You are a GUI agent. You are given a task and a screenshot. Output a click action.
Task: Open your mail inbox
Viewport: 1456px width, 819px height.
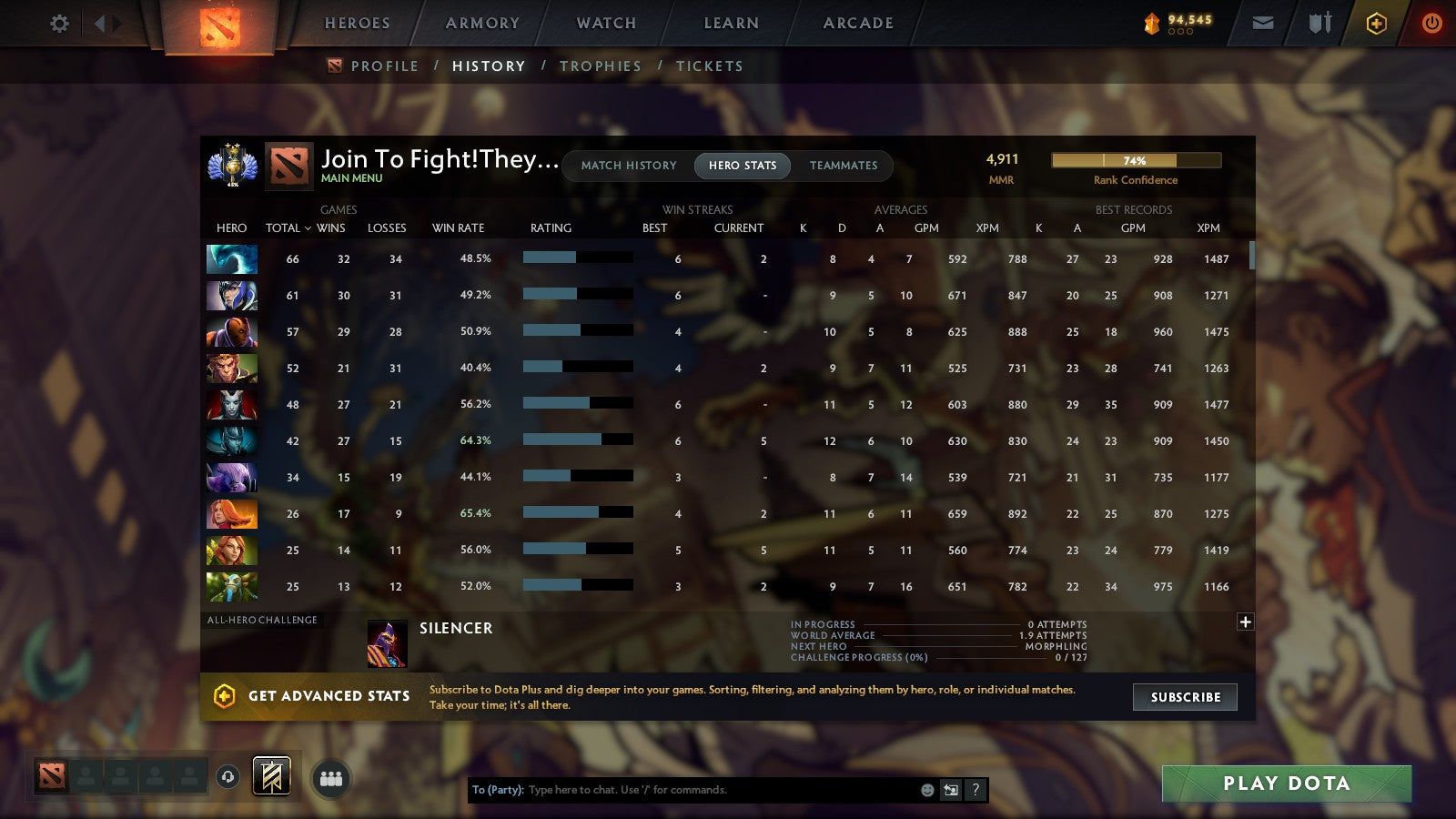coord(1263,24)
